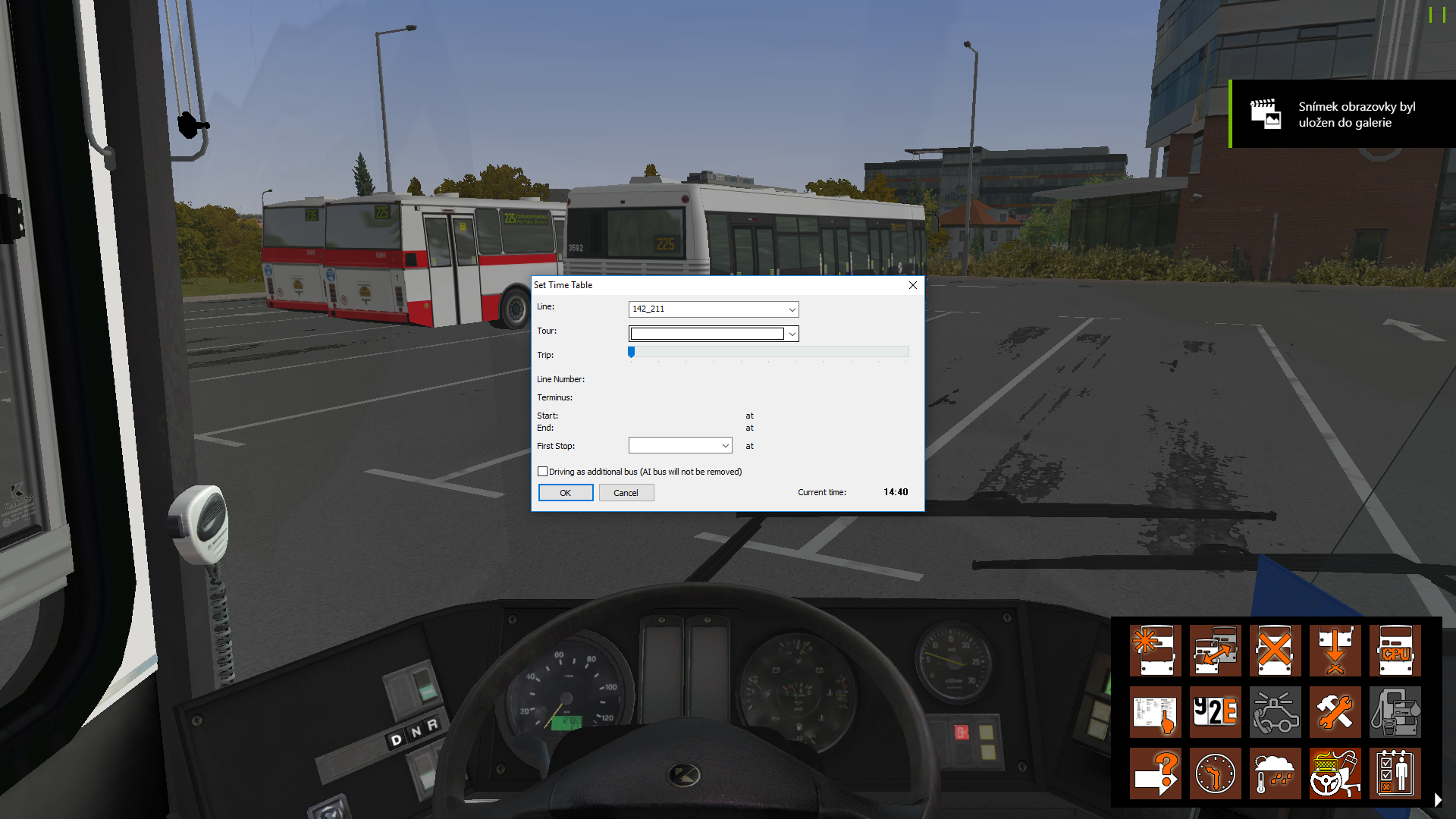Open the timetable sheet icon with pointing hand
Screen dimensions: 1456x819
pos(1155,712)
